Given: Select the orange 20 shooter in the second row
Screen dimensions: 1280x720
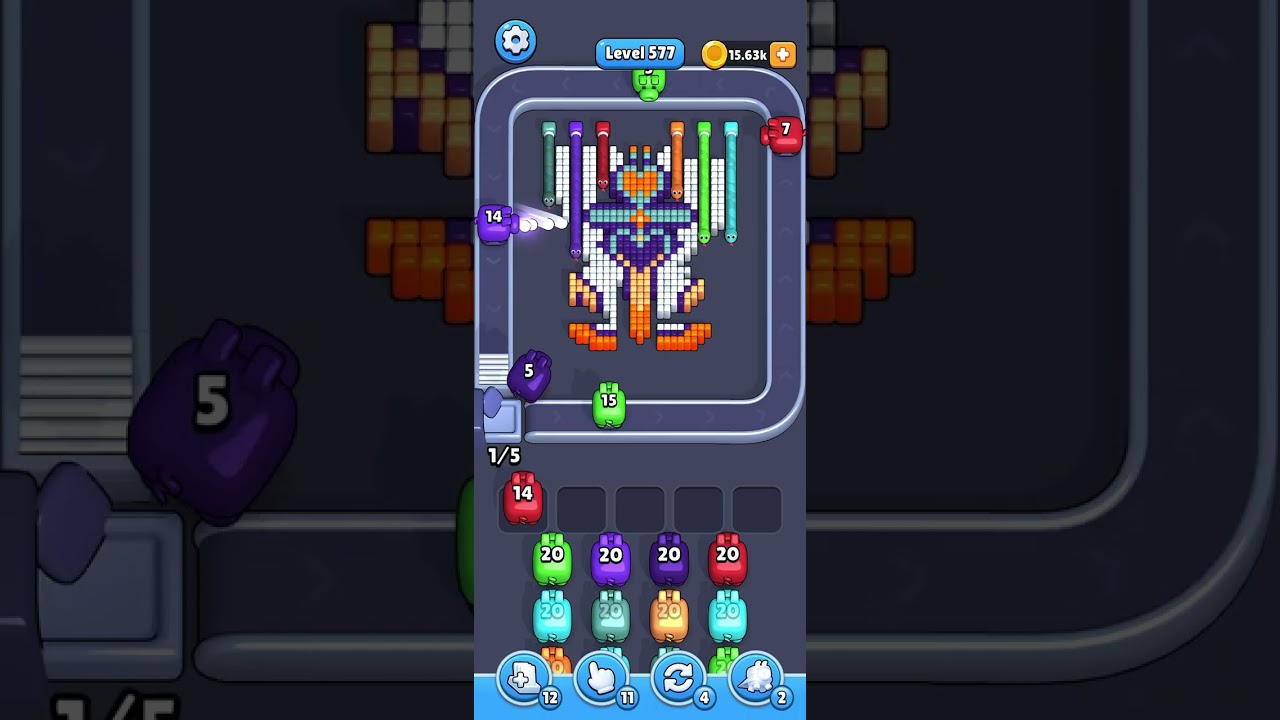Looking at the screenshot, I should pos(669,617).
